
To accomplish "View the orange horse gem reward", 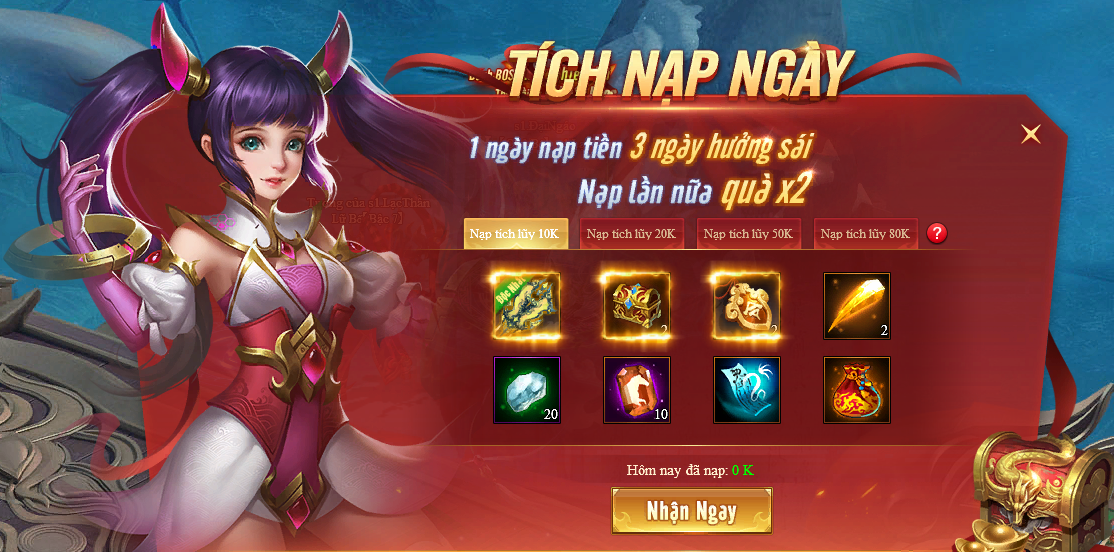I will pos(637,389).
